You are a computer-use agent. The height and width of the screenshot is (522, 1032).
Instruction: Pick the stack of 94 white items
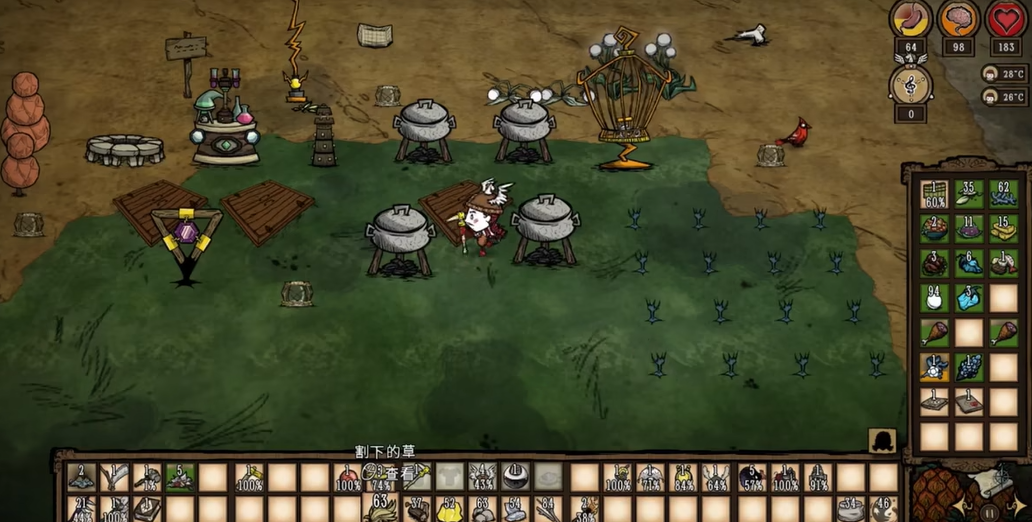(x=934, y=299)
